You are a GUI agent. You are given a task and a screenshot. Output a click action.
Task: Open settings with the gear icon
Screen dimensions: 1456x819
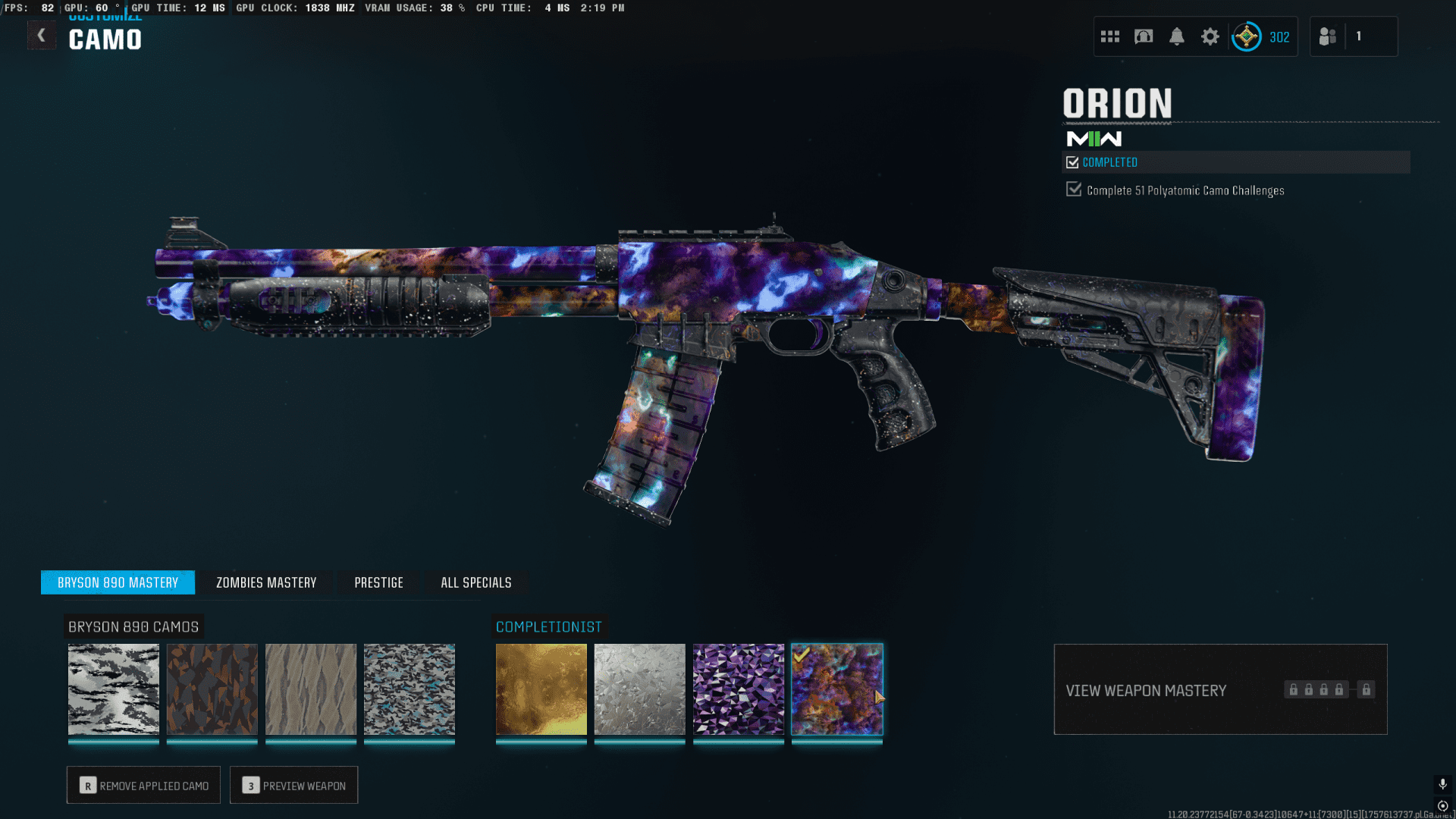point(1210,36)
